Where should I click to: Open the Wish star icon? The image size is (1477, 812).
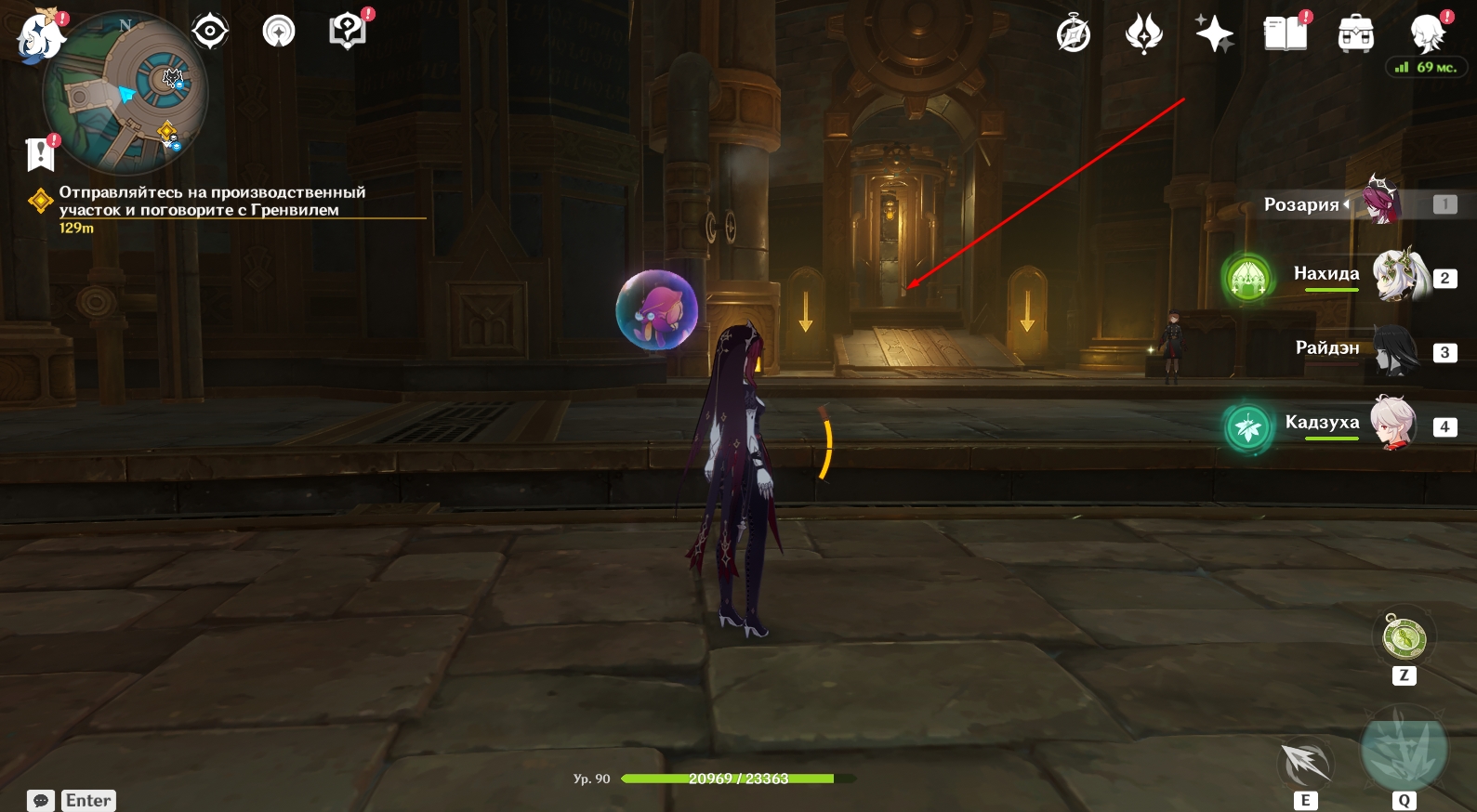1214,34
